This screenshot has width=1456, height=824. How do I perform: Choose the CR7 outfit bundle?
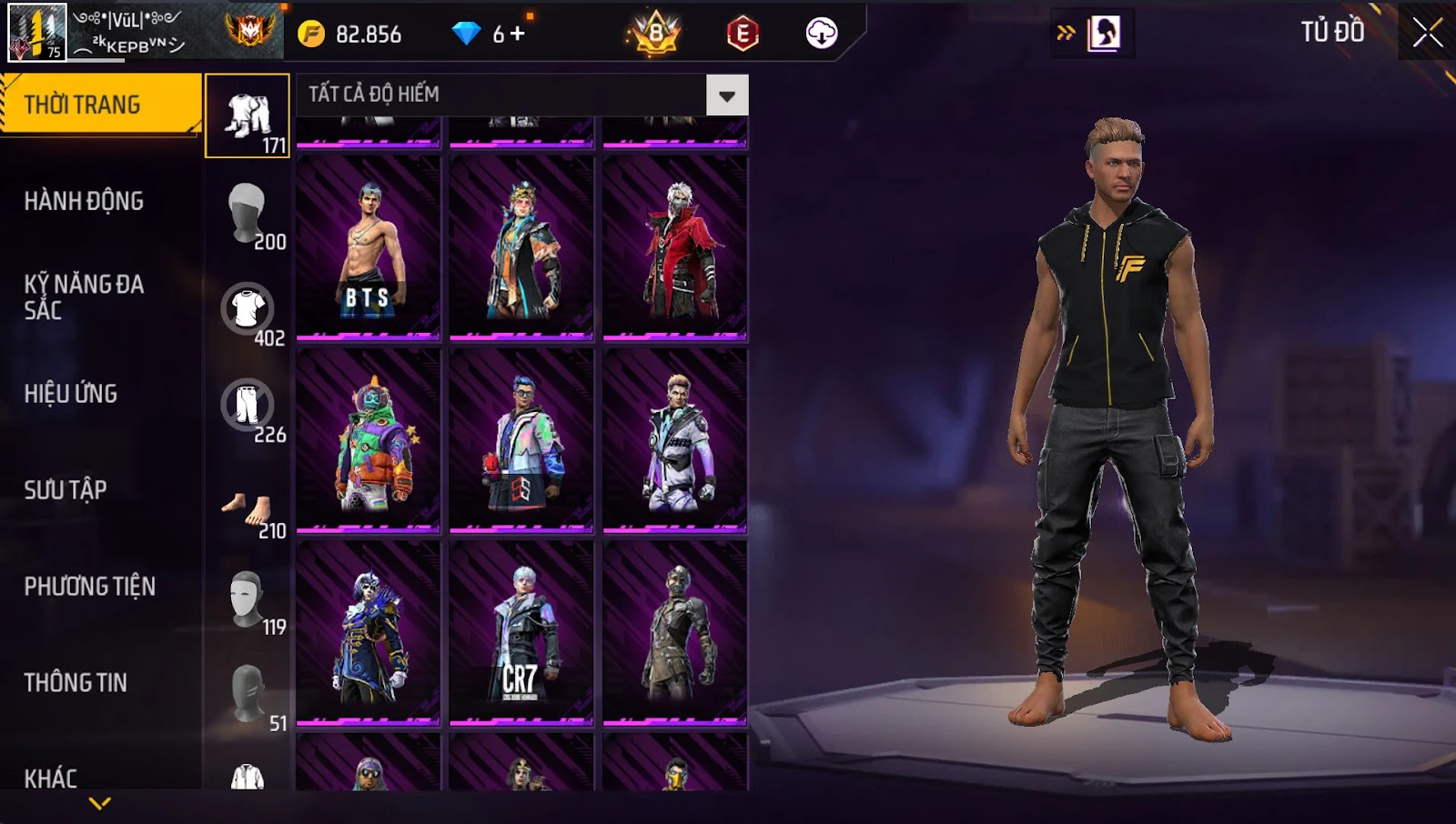521,634
